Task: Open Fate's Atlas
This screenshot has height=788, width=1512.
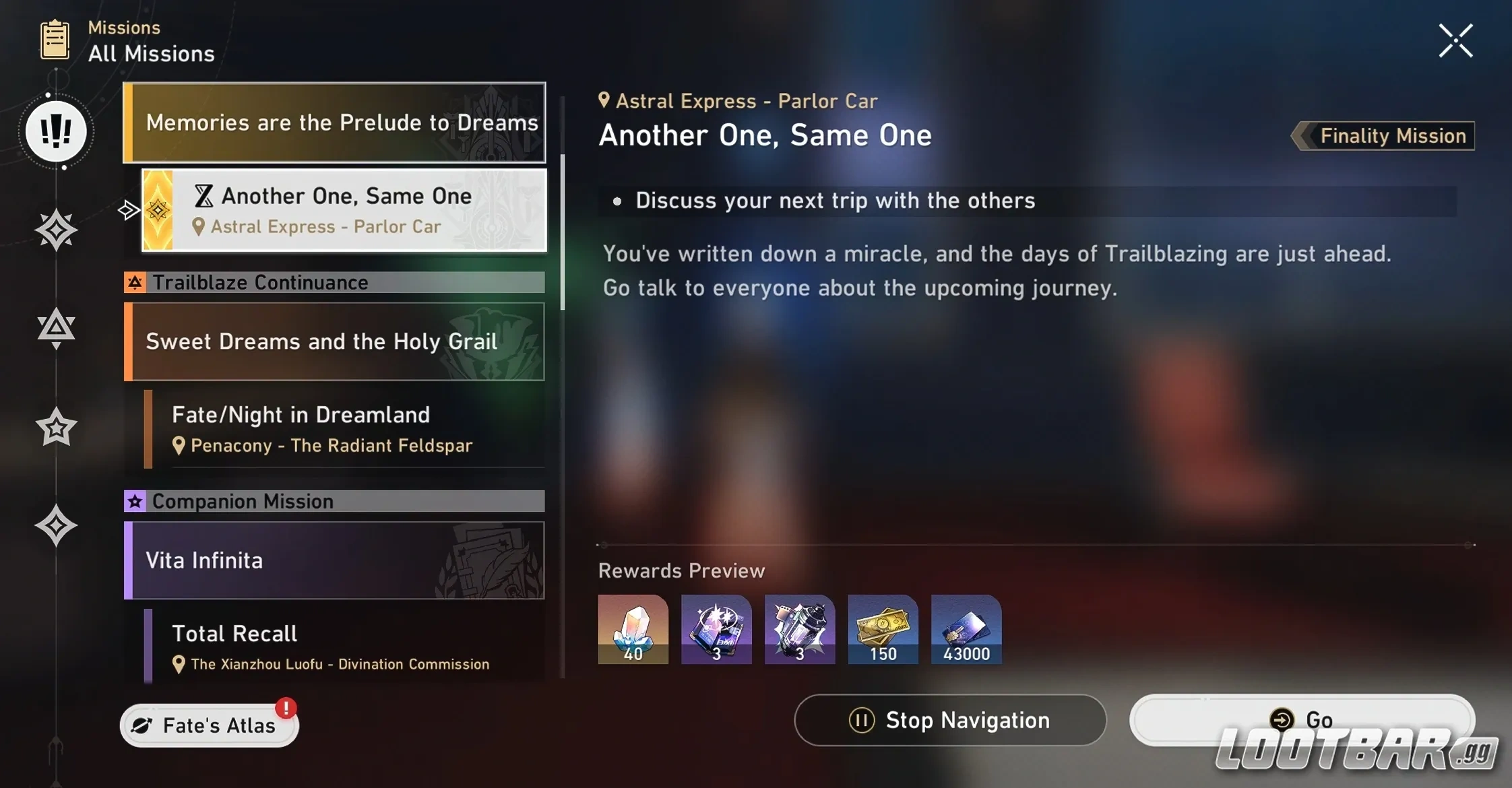Action: pos(209,724)
